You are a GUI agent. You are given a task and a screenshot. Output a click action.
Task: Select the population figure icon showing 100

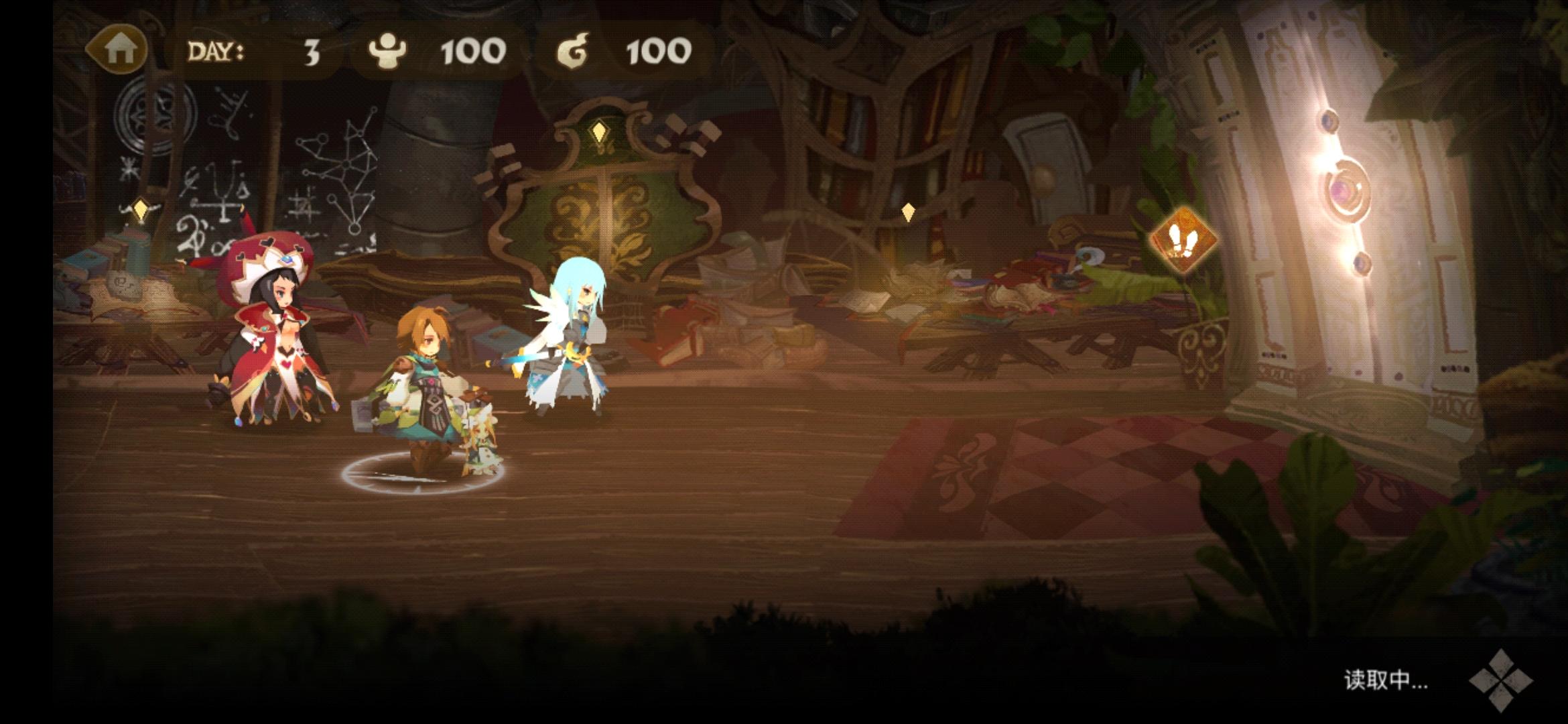[x=389, y=50]
